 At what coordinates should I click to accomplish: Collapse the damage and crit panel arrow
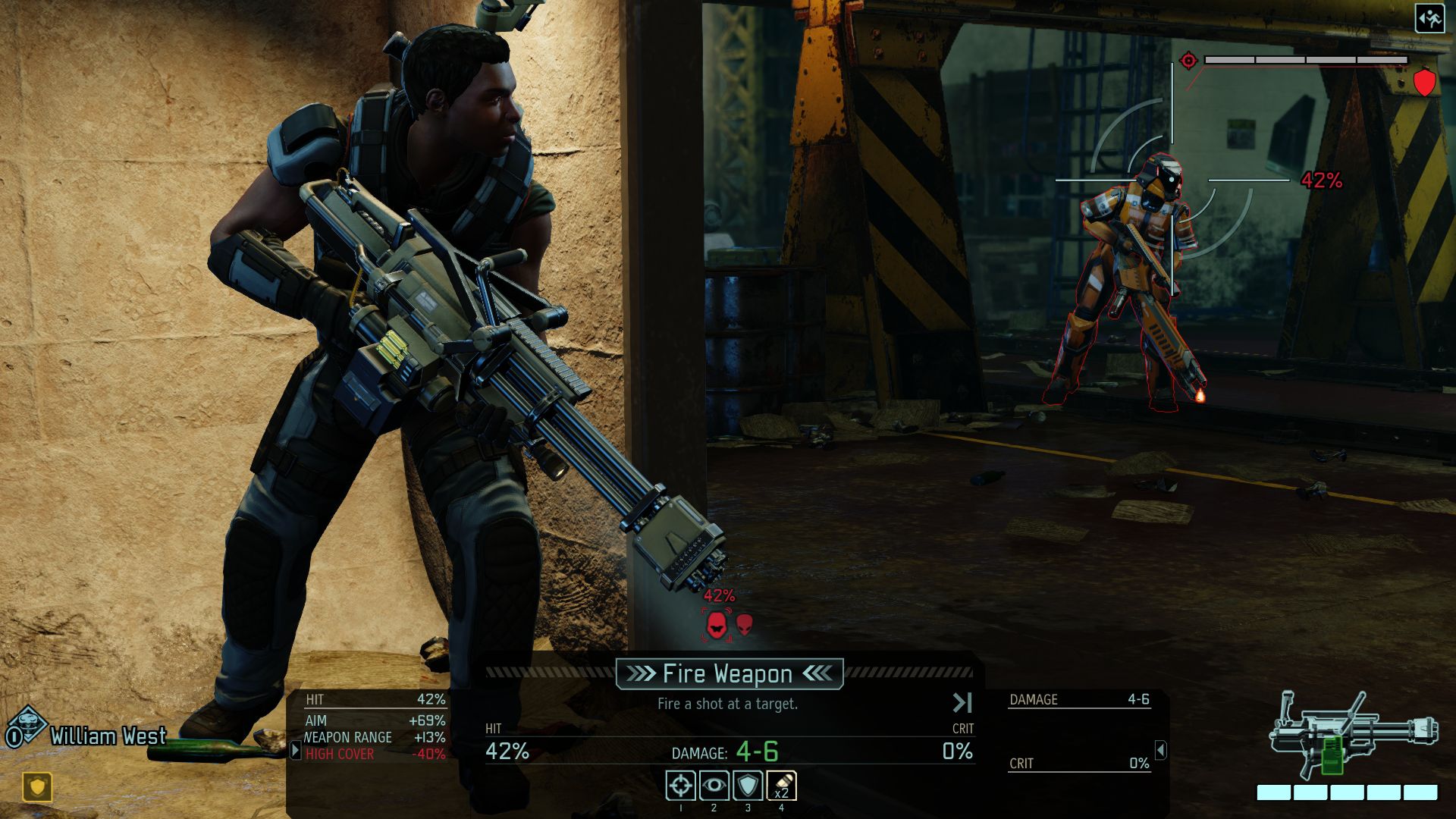point(1160,750)
